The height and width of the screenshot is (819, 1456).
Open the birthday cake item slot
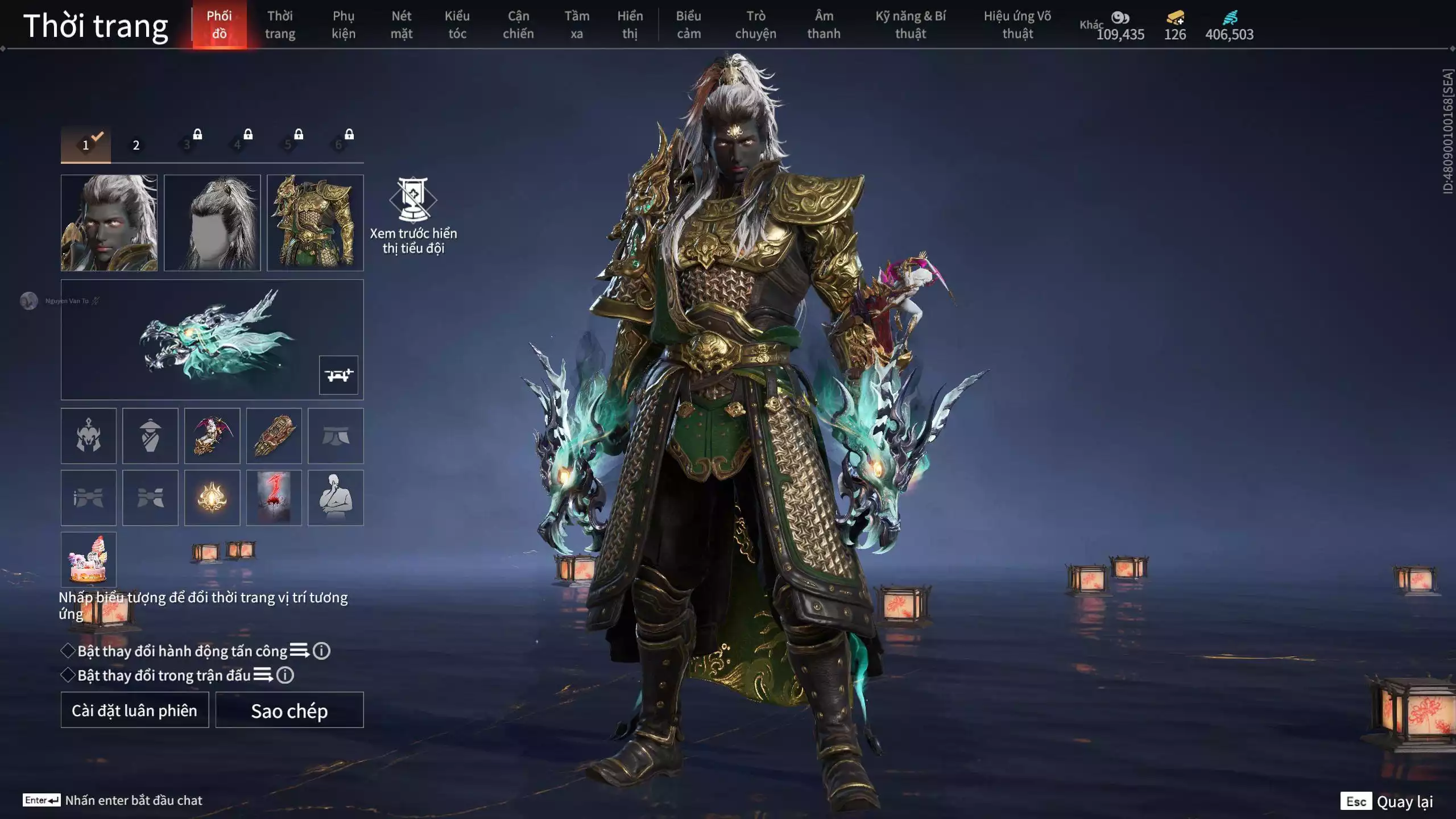point(88,559)
